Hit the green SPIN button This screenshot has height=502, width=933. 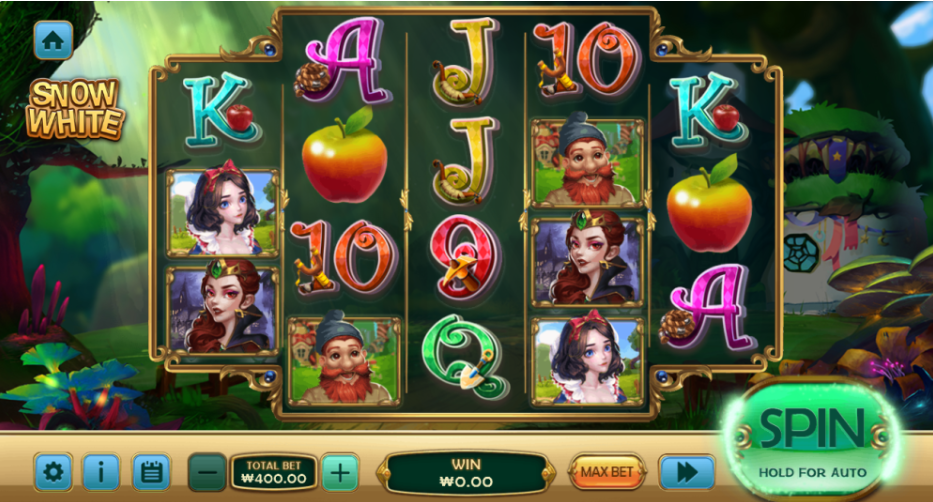[811, 437]
